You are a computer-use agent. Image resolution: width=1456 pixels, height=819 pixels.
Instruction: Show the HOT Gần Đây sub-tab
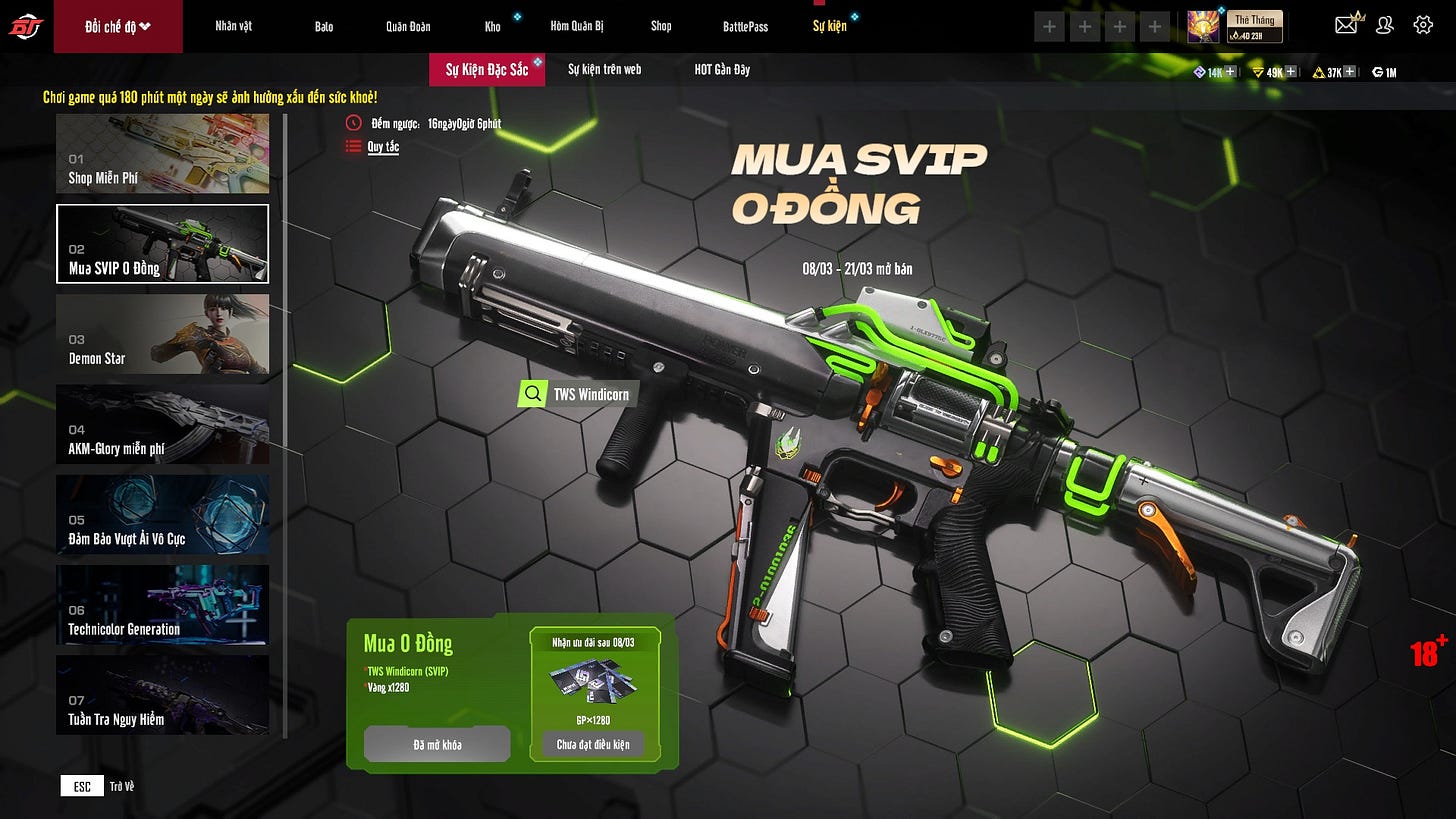722,69
